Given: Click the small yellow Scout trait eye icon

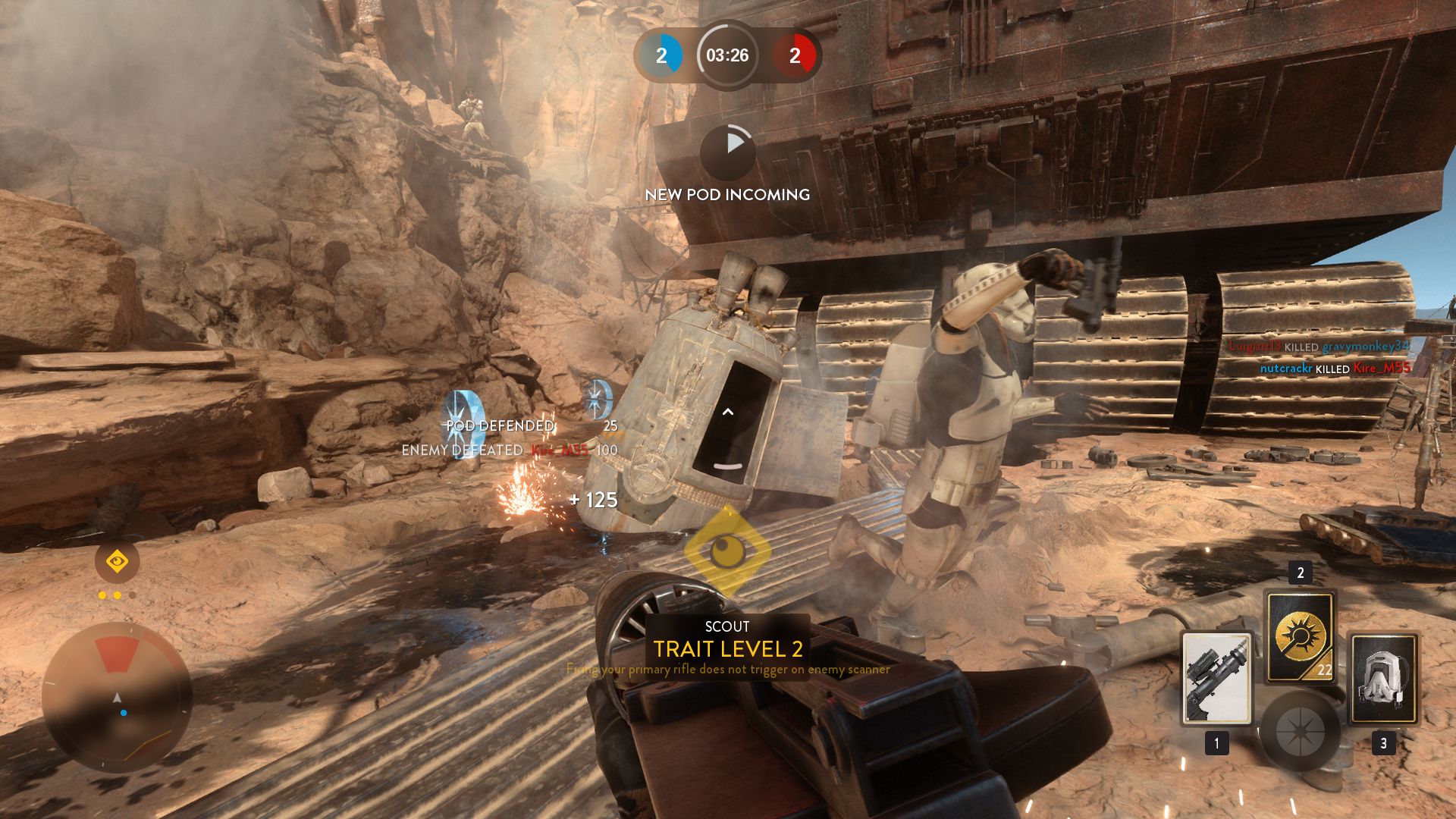Looking at the screenshot, I should [x=117, y=562].
